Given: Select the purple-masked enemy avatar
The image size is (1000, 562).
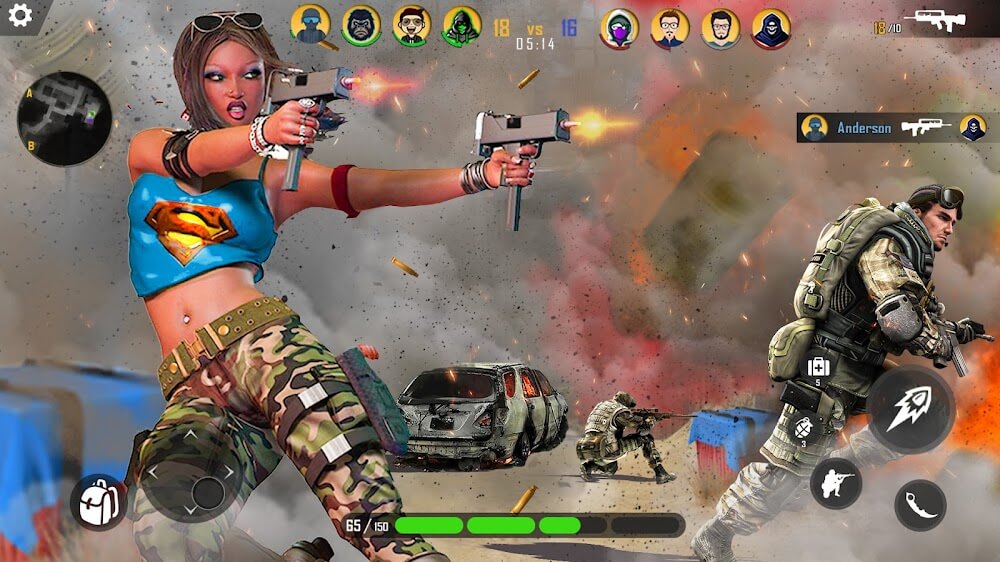Looking at the screenshot, I should (x=619, y=28).
